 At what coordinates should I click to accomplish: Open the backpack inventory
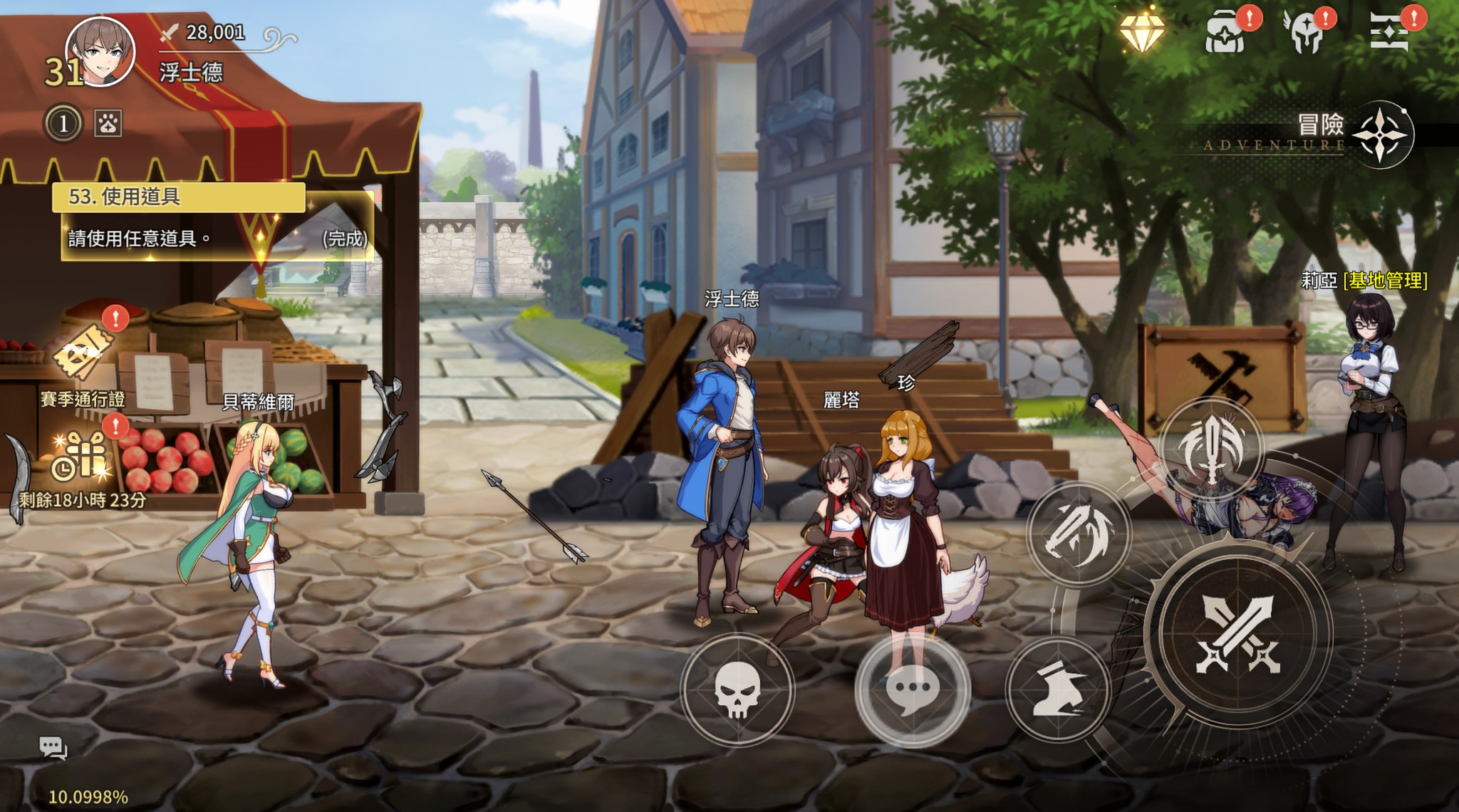click(1226, 33)
